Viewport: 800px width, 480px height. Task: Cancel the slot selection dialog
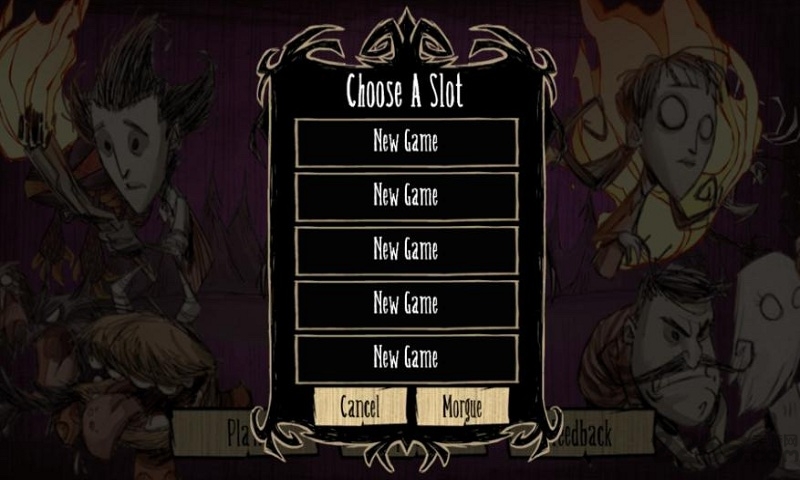tap(360, 406)
